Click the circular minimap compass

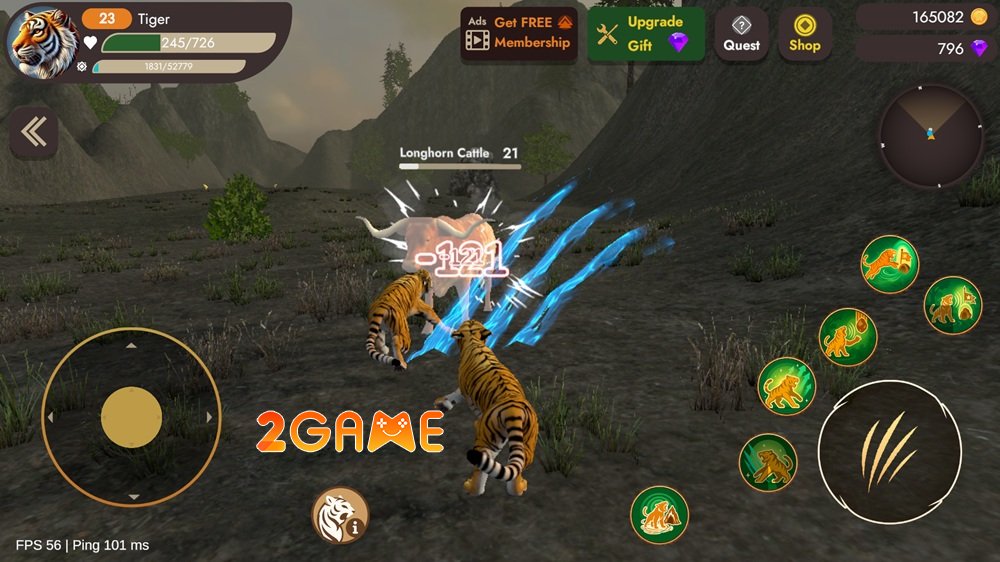point(930,135)
